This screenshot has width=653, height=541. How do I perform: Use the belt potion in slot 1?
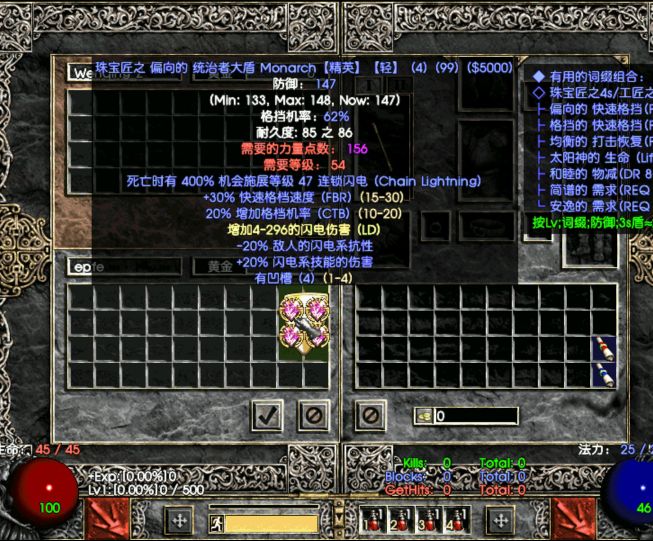coord(372,520)
